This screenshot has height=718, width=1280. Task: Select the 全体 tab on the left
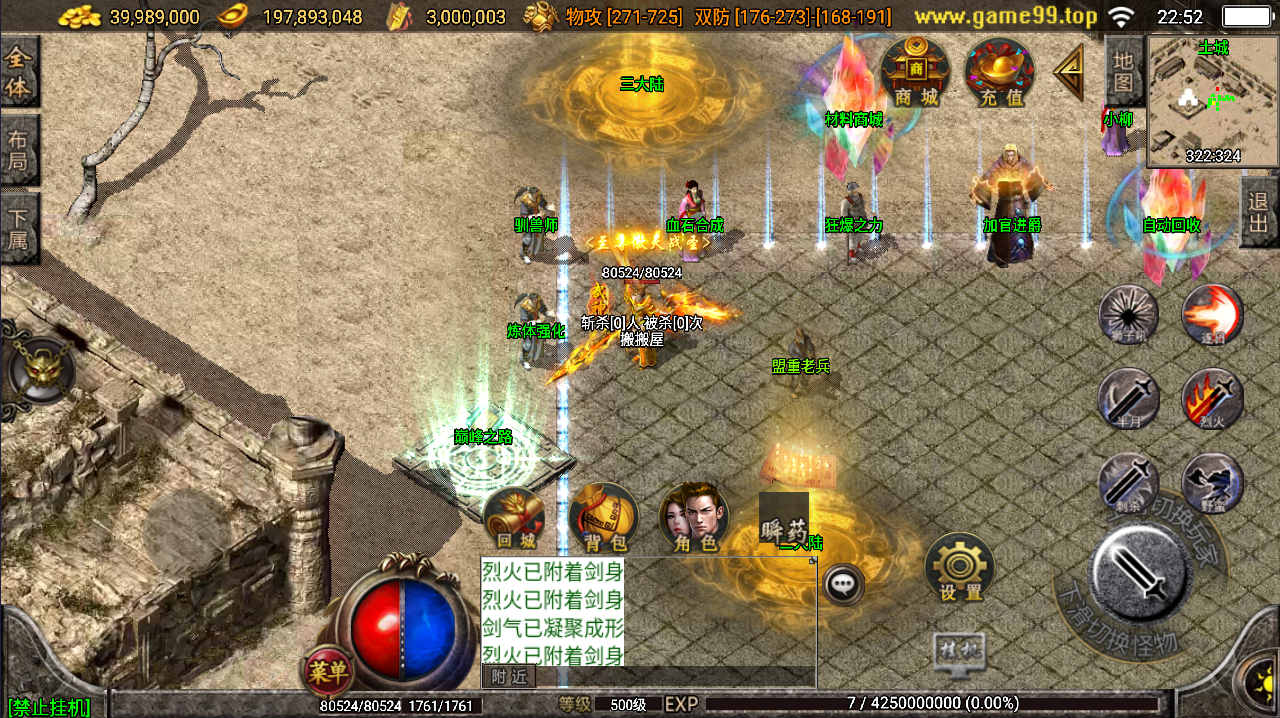click(x=18, y=72)
